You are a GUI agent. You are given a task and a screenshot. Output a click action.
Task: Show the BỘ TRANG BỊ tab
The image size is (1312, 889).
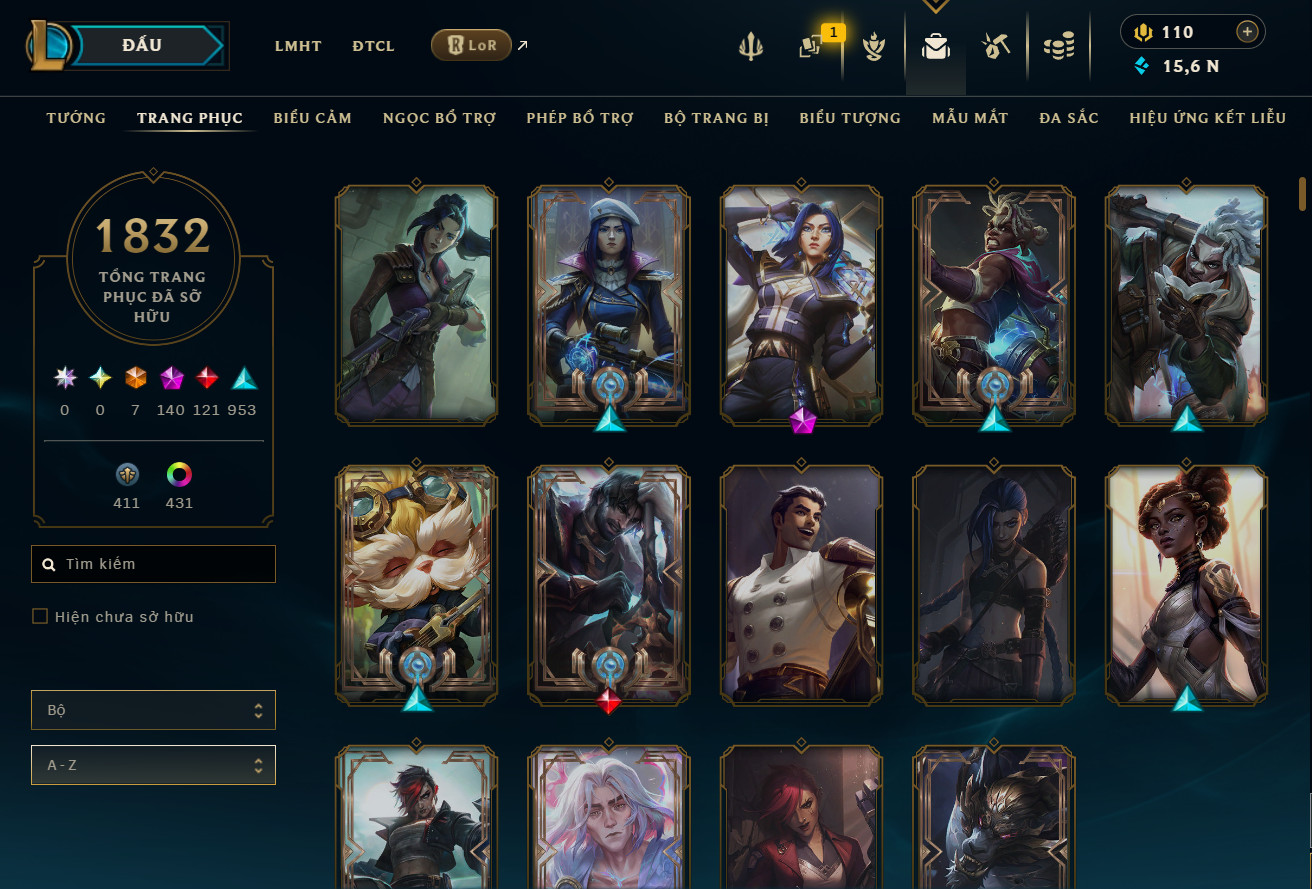click(716, 118)
